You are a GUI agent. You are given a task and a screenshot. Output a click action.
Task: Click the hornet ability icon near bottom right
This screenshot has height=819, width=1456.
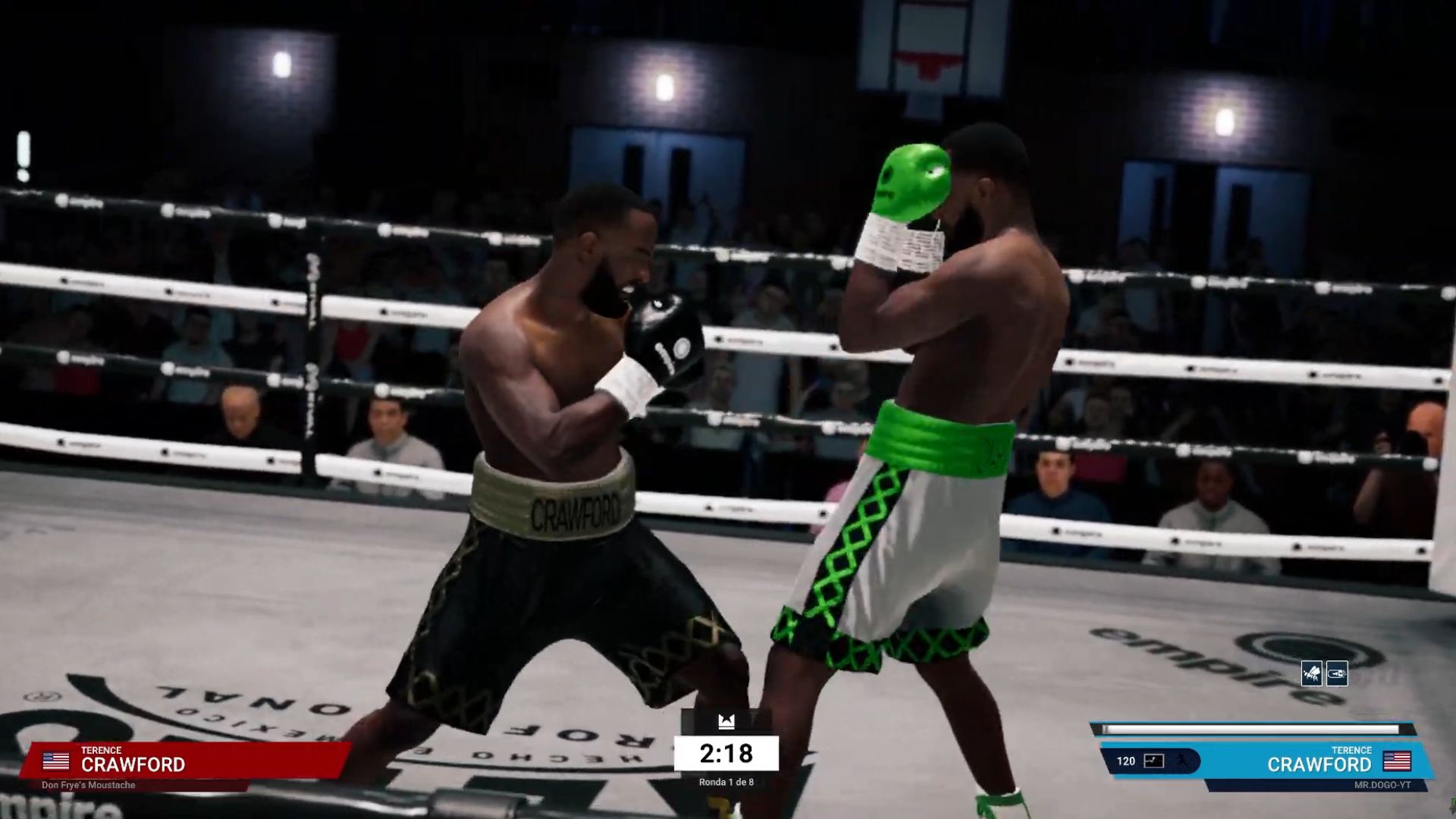click(x=1312, y=673)
